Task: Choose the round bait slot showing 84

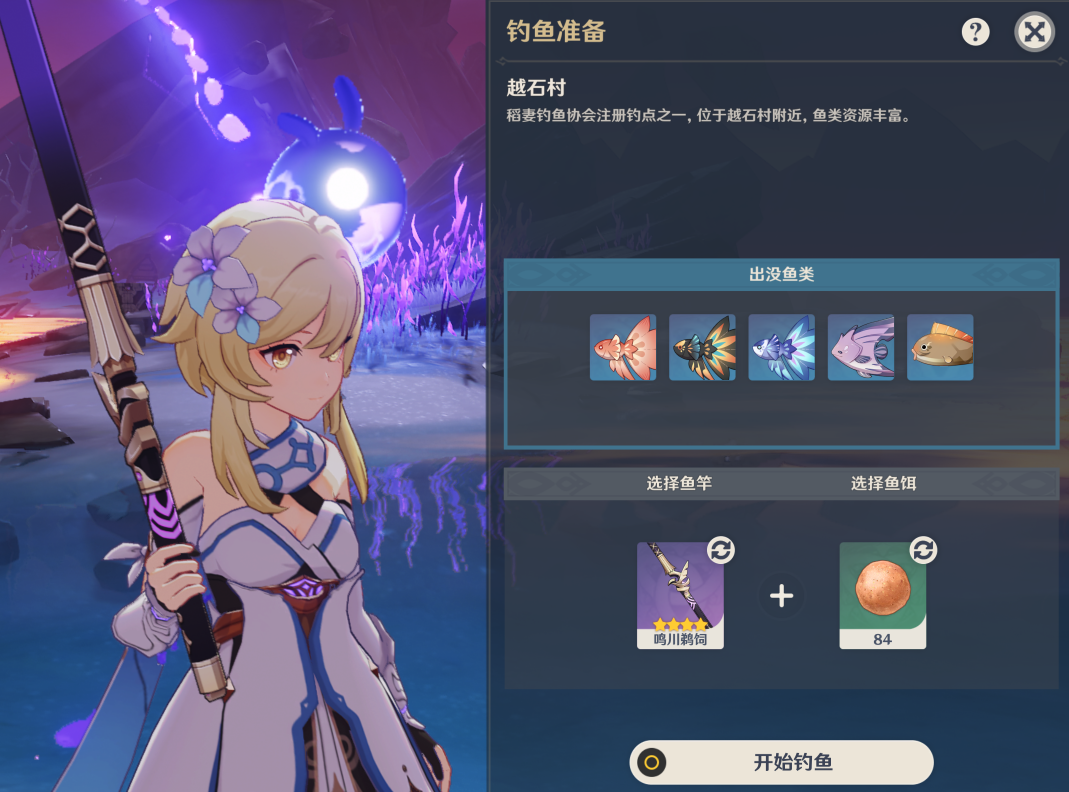Action: click(x=882, y=595)
